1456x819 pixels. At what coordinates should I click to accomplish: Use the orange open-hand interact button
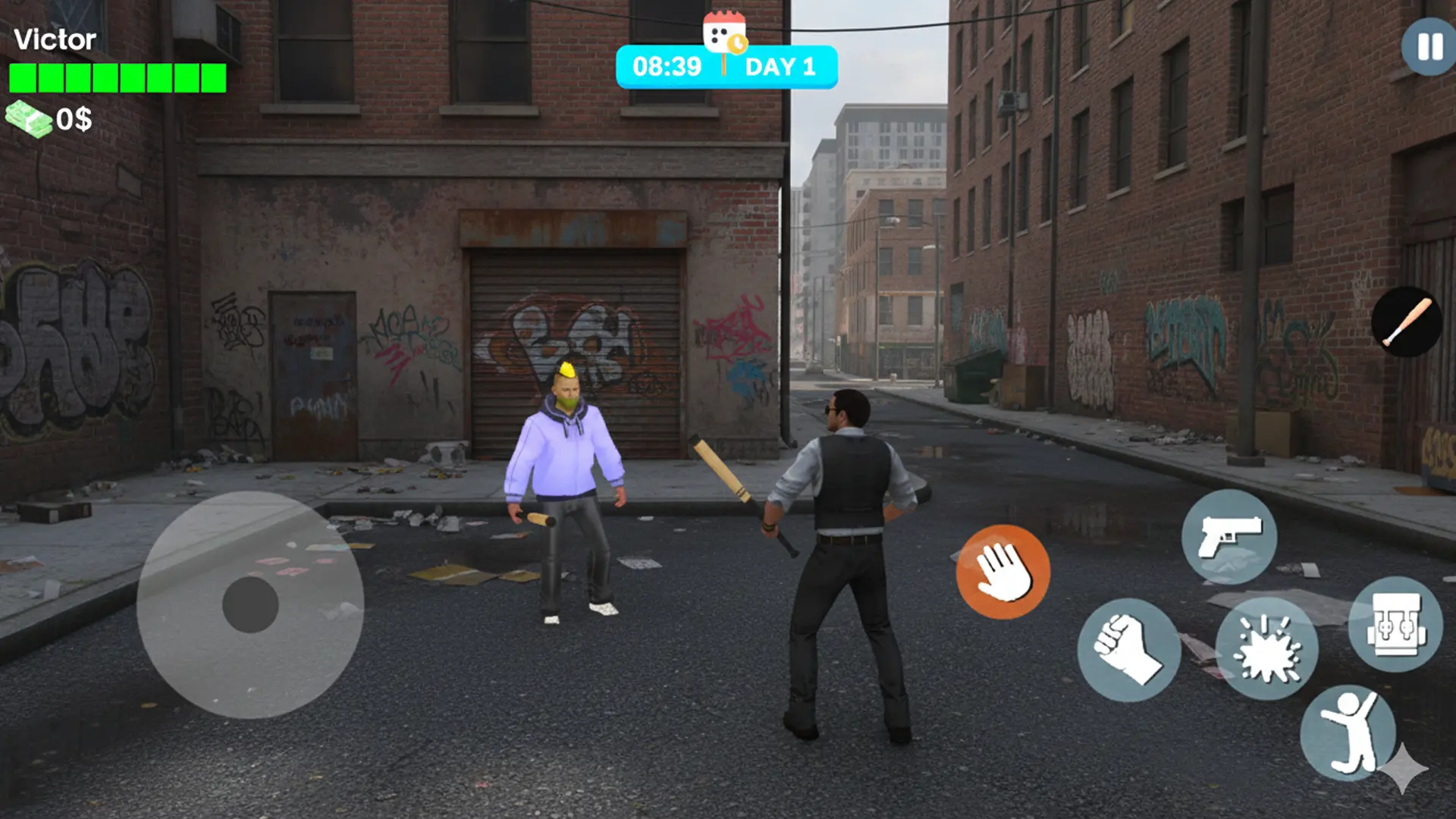click(1003, 572)
